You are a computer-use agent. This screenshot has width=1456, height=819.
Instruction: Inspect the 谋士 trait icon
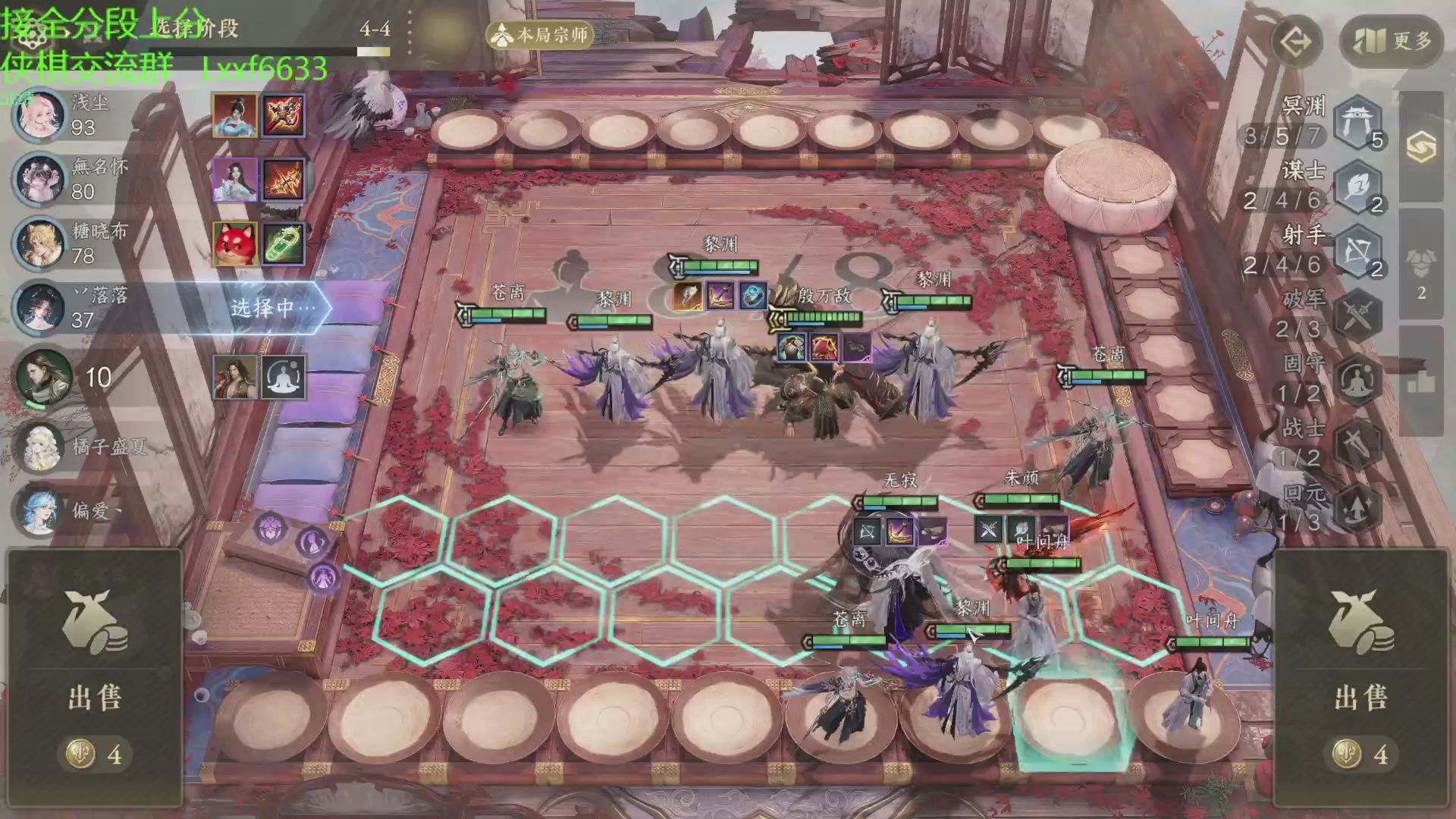1357,187
